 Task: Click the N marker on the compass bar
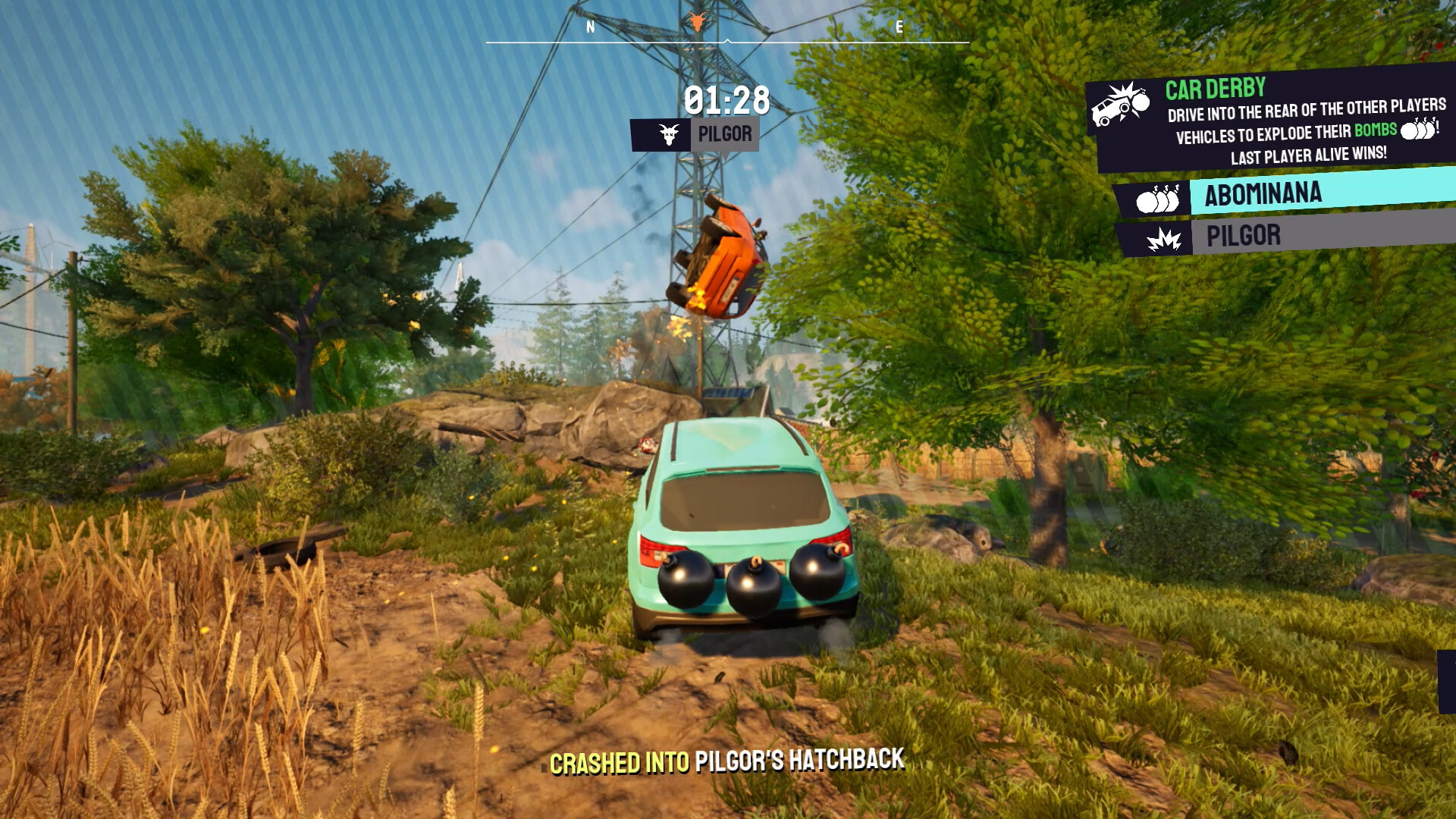[x=589, y=26]
